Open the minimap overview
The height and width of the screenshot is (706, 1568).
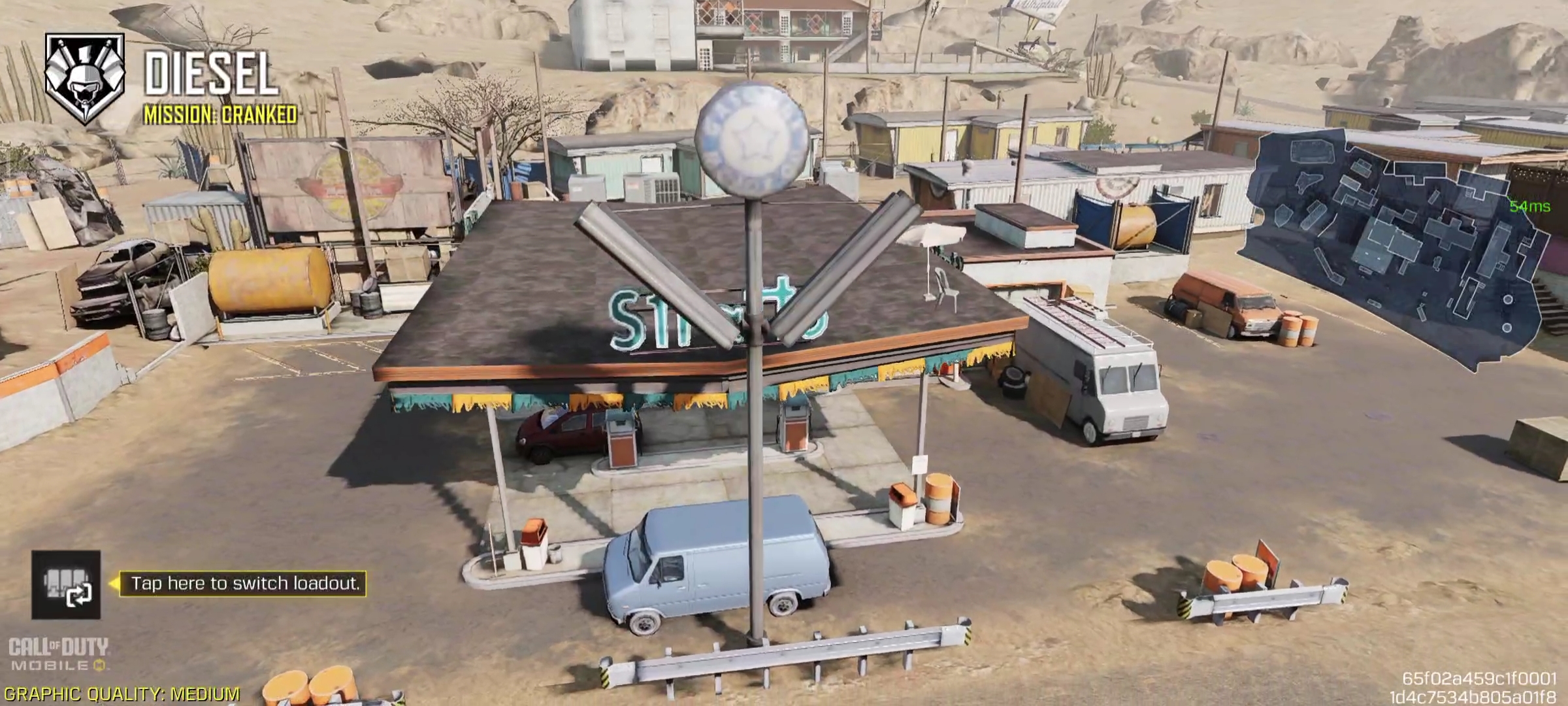pyautogui.click(x=1398, y=245)
